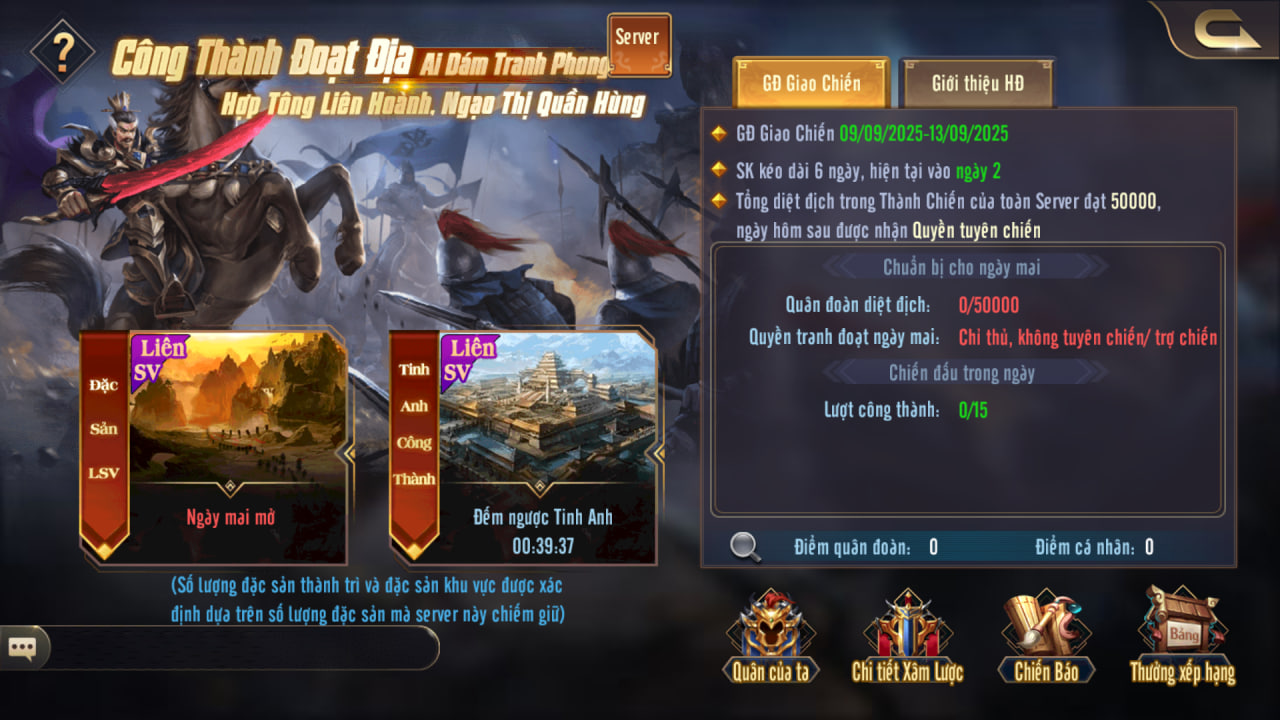The image size is (1280, 720).
Task: Open the question mark help icon
Action: point(63,47)
